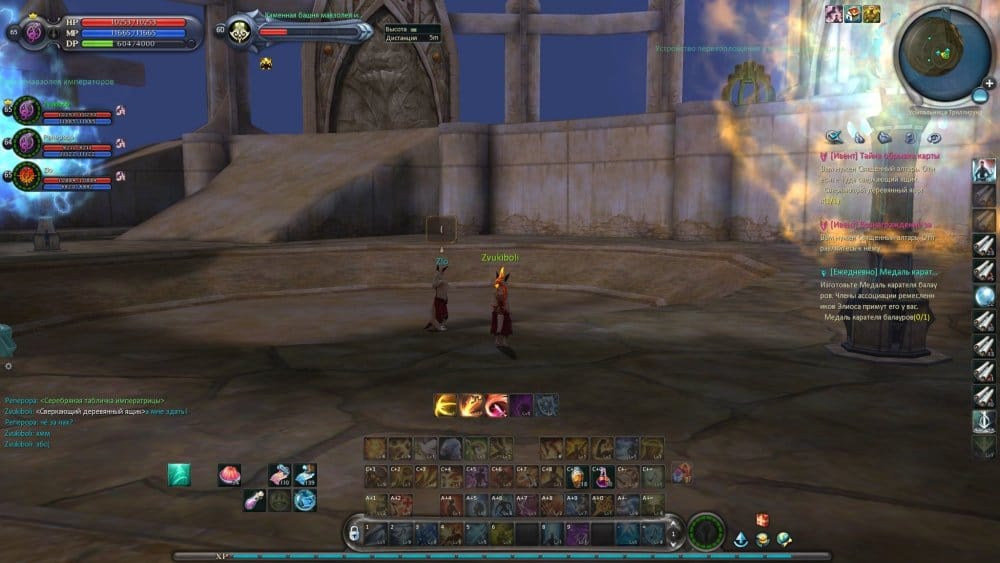
Task: Click the round green emblem beside the hotbar
Action: [707, 531]
